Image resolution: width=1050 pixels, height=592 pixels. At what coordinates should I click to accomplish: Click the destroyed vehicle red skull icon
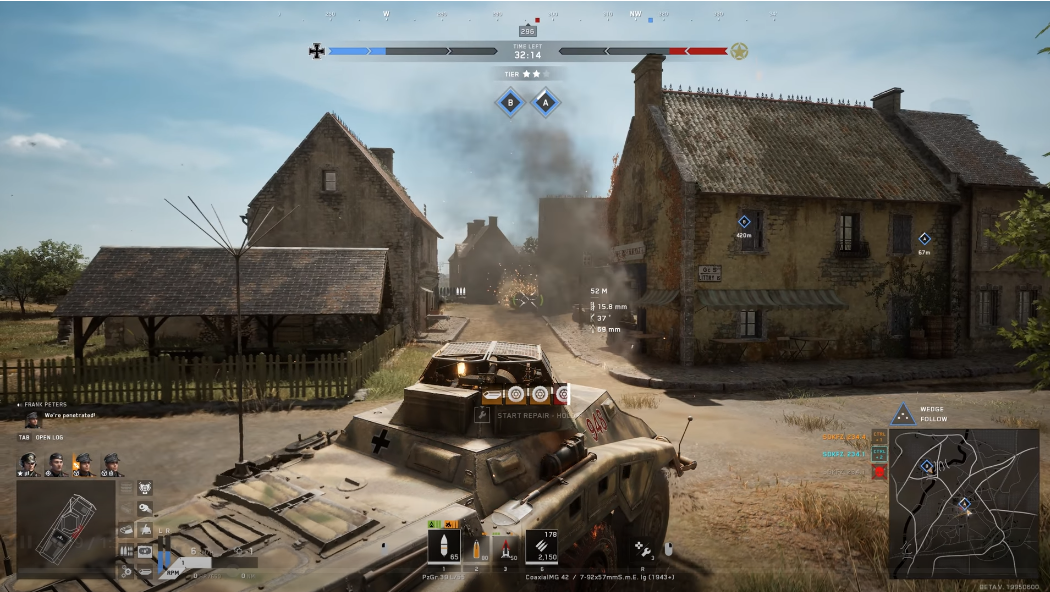point(879,471)
